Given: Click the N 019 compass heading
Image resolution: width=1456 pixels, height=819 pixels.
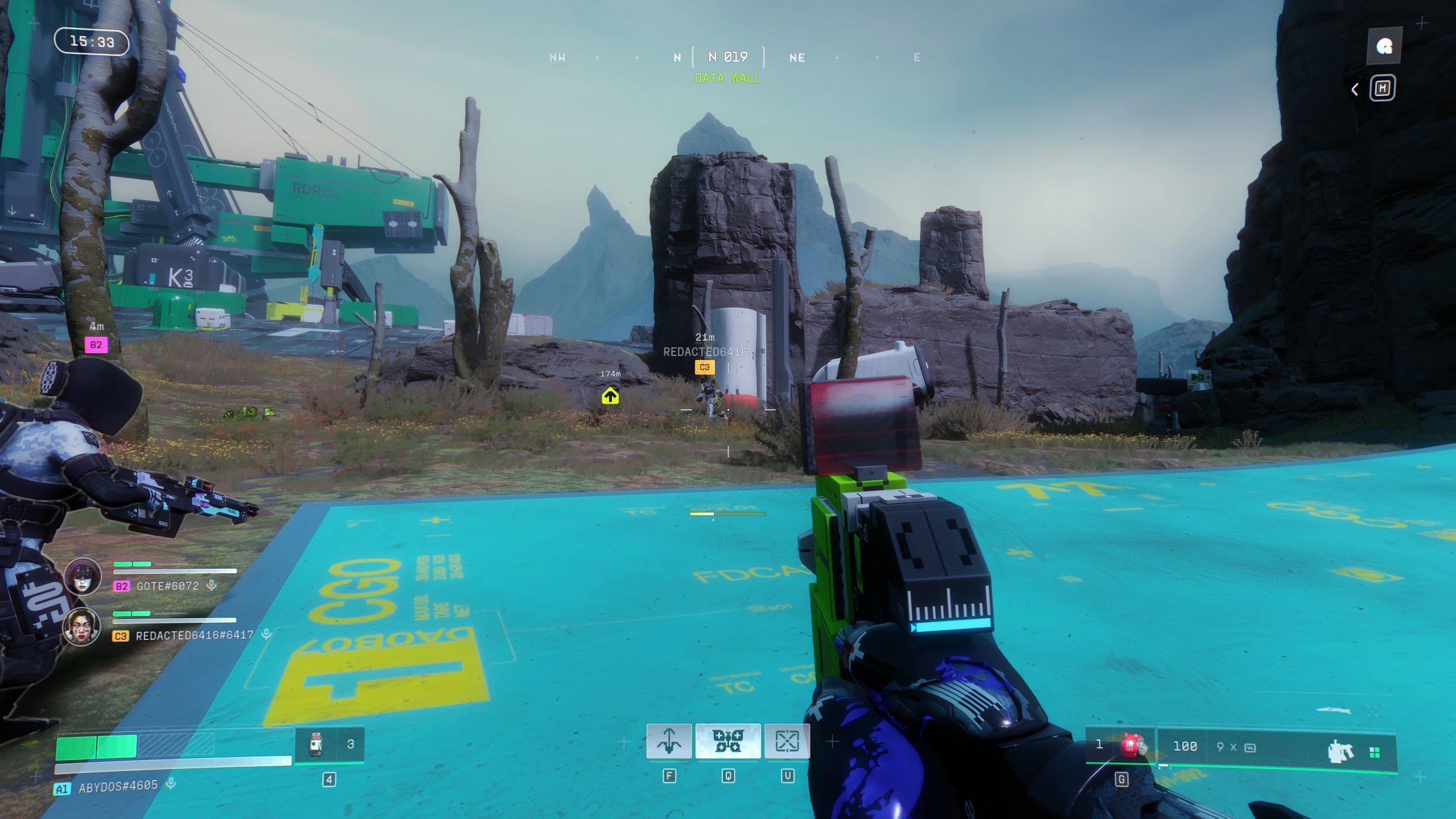Looking at the screenshot, I should coord(728,57).
